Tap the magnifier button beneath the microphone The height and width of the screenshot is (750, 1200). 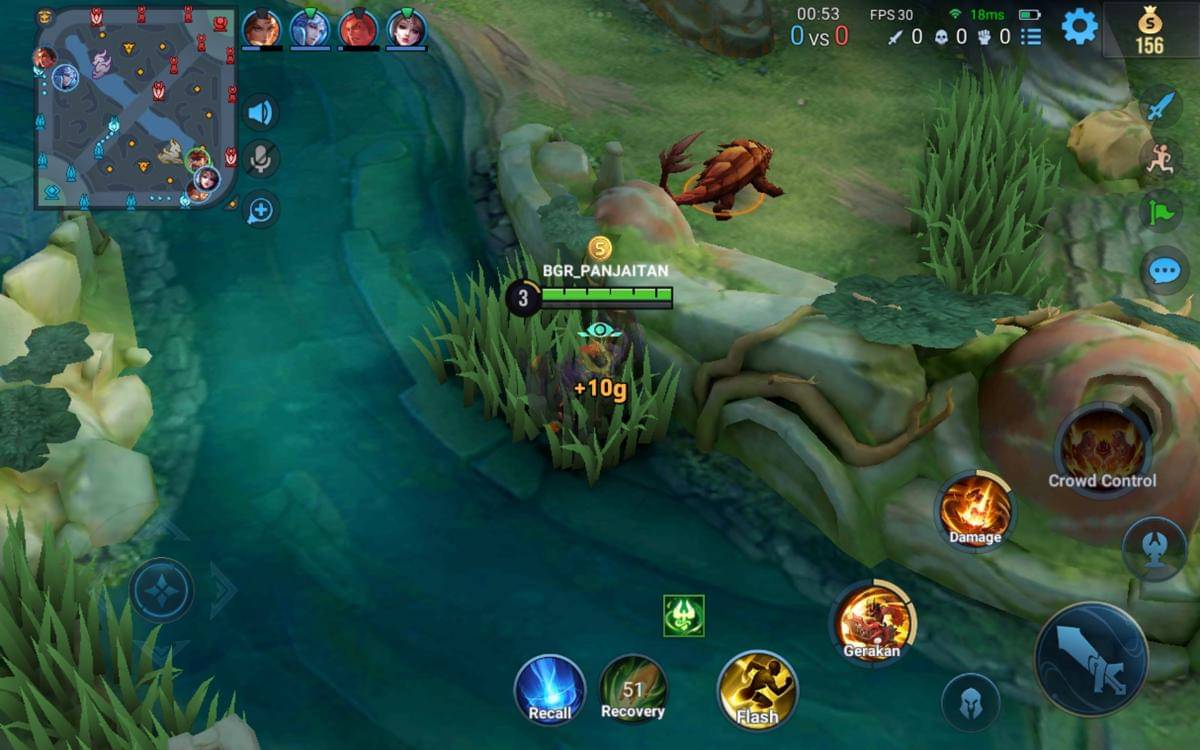point(261,210)
